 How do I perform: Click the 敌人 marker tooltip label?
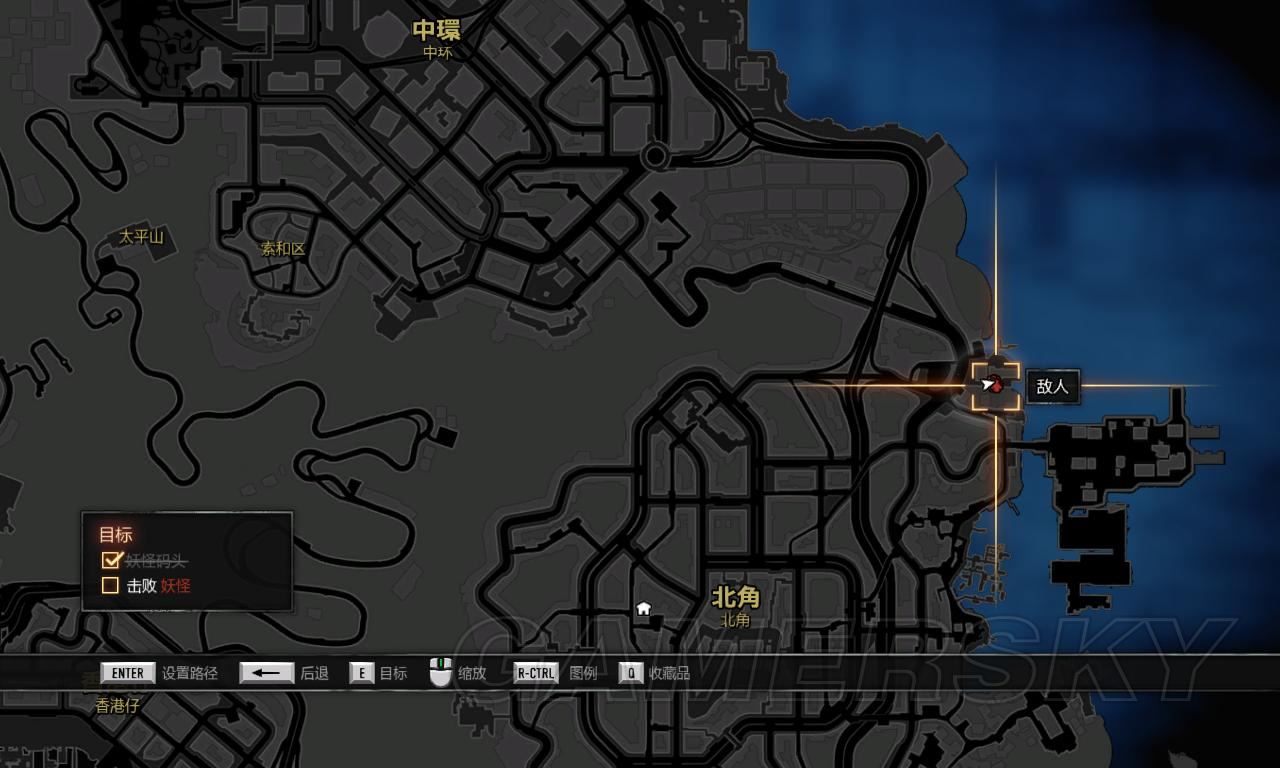click(x=1052, y=386)
